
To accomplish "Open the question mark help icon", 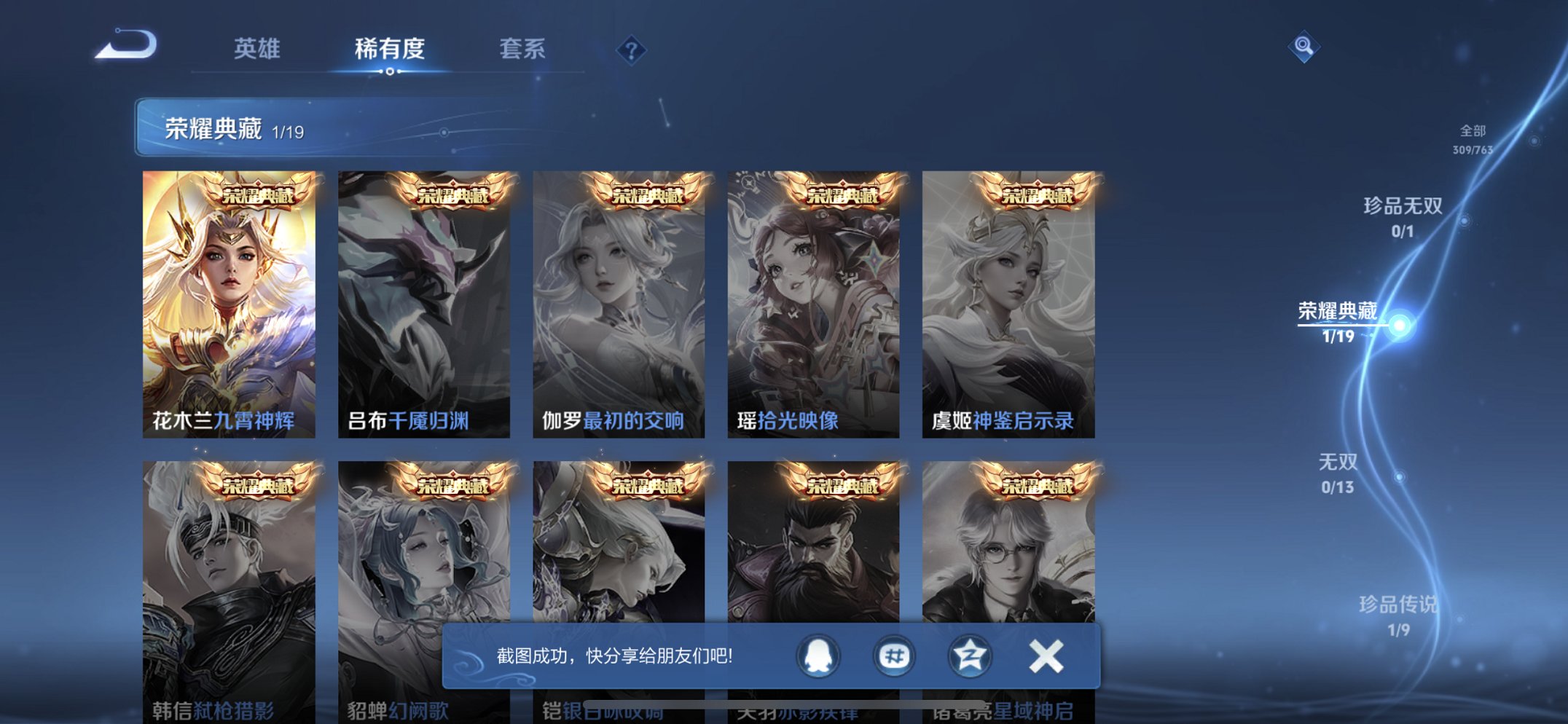I will [x=632, y=50].
